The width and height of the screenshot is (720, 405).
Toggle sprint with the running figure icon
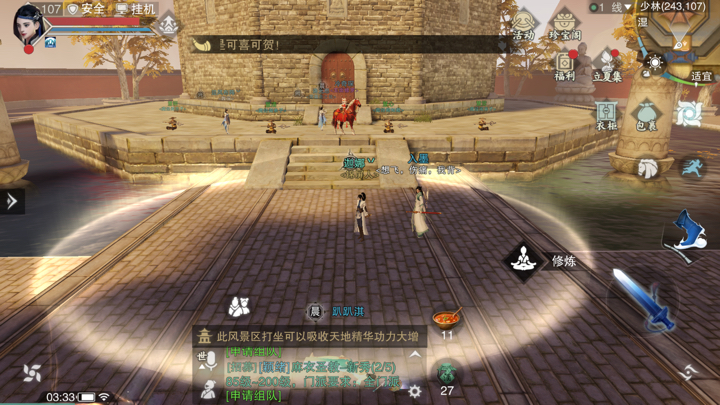689,168
